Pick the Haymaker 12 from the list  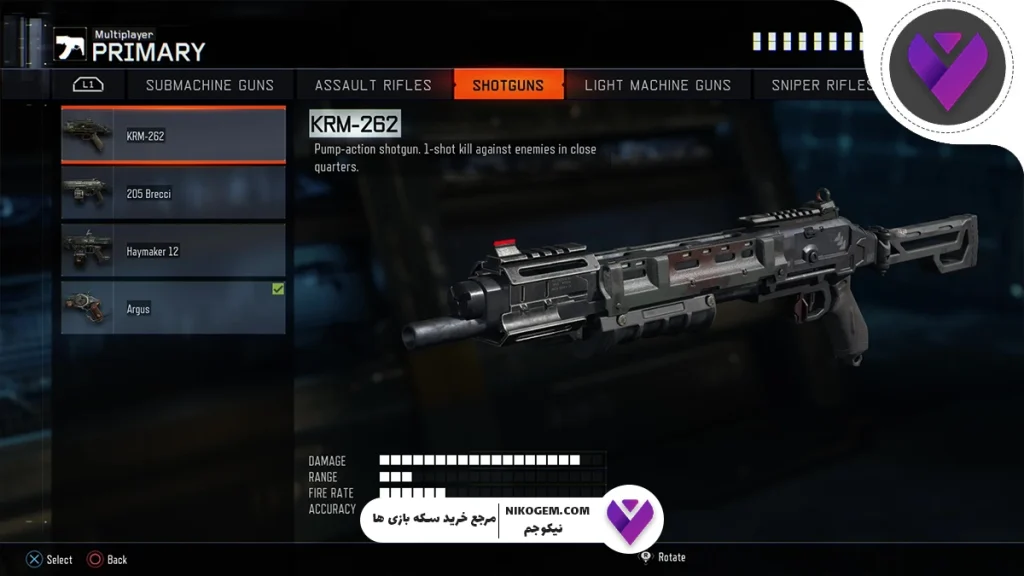click(173, 251)
